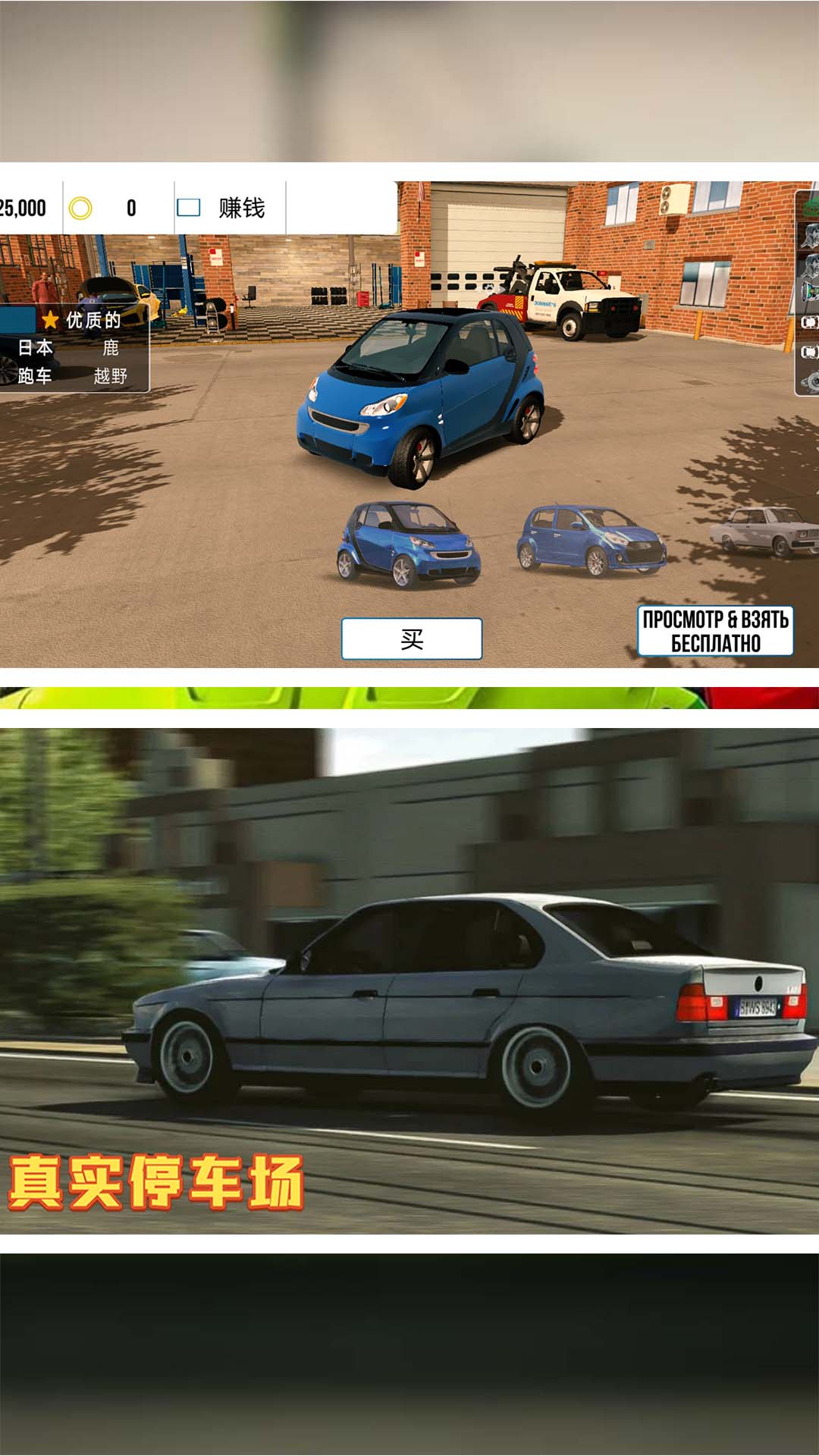Screen dimensions: 819x1456
Task: Choose the 日本 car category
Action: [36, 348]
